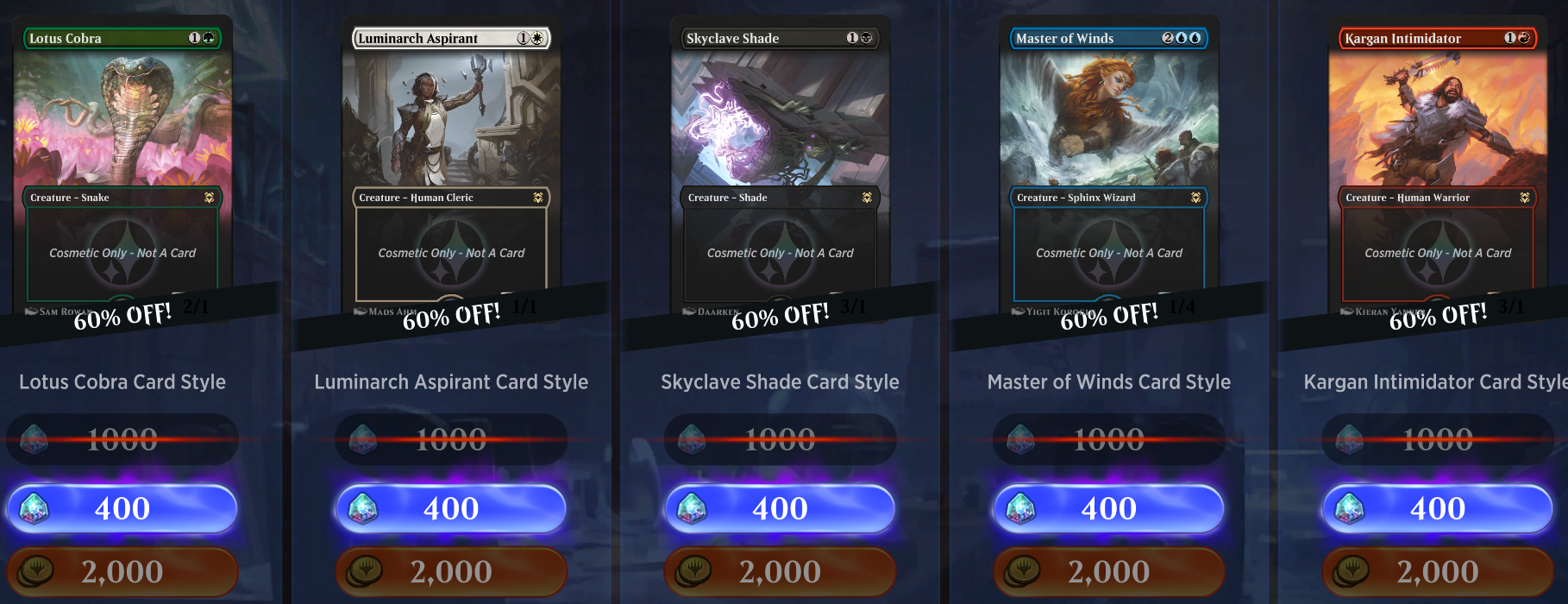
Task: Buy Skyclave Shade style for 400 gems
Action: point(780,508)
